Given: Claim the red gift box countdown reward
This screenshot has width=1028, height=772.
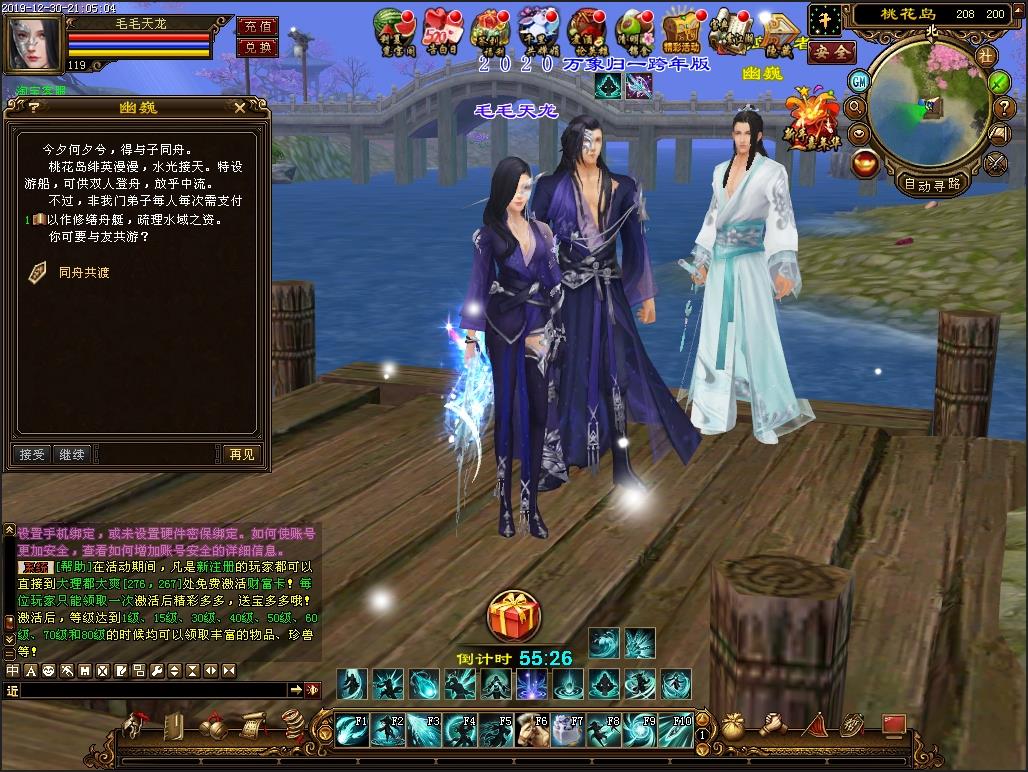Looking at the screenshot, I should pos(514,618).
